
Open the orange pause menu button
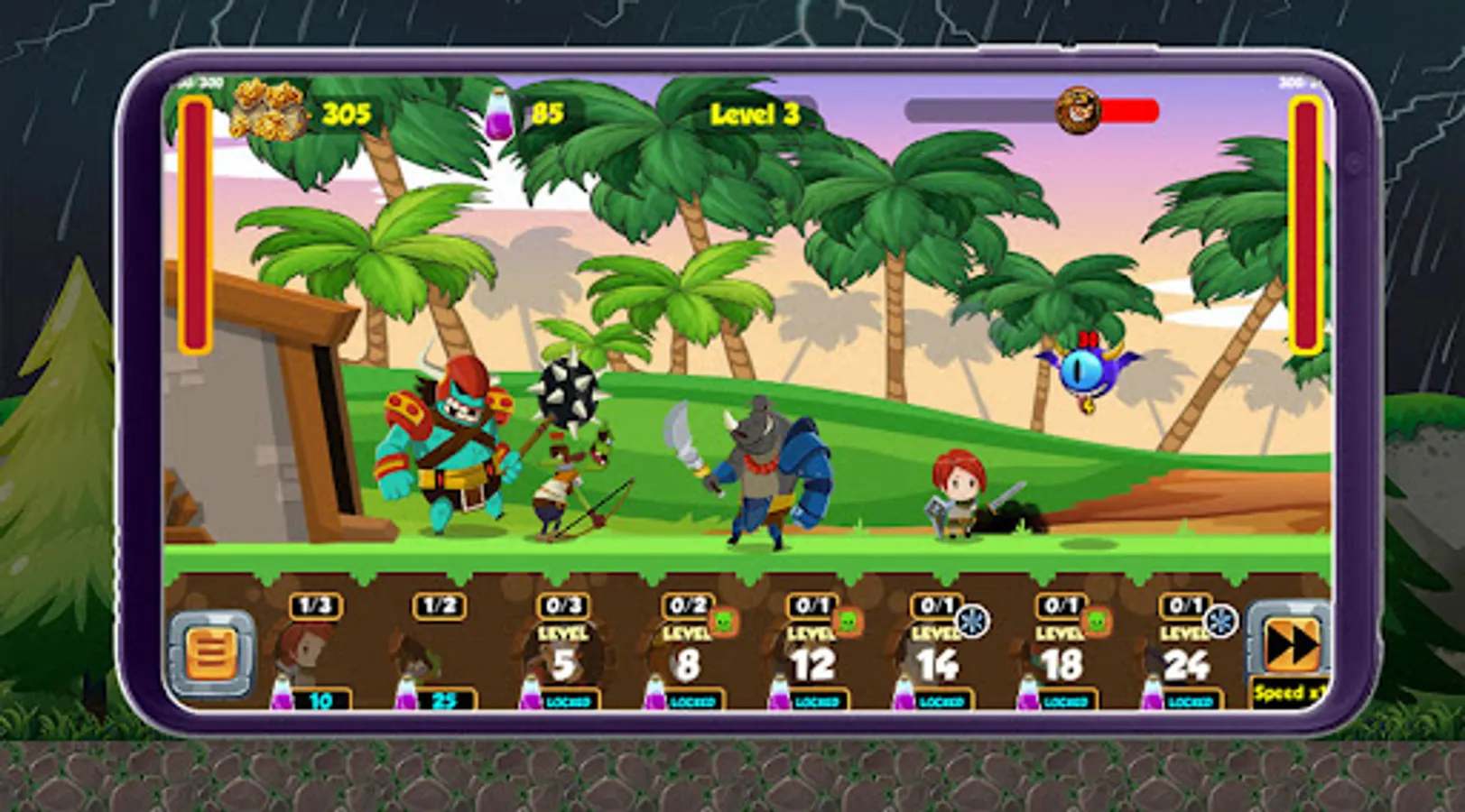tap(212, 653)
